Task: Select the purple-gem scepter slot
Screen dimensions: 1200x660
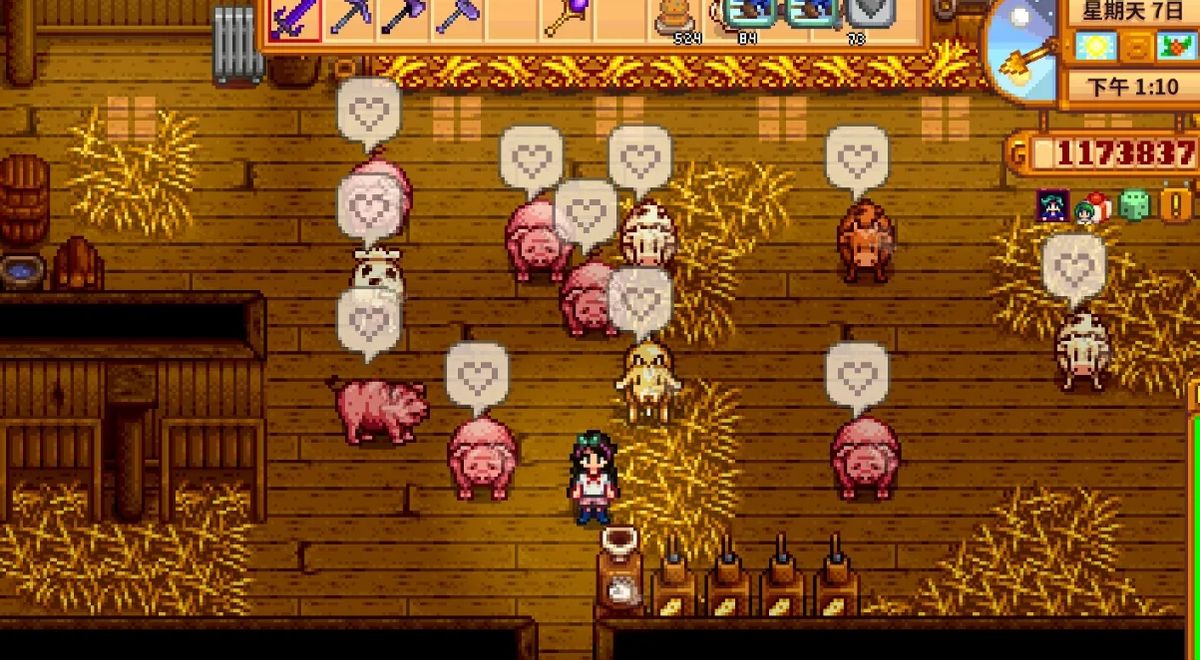Action: coord(567,17)
